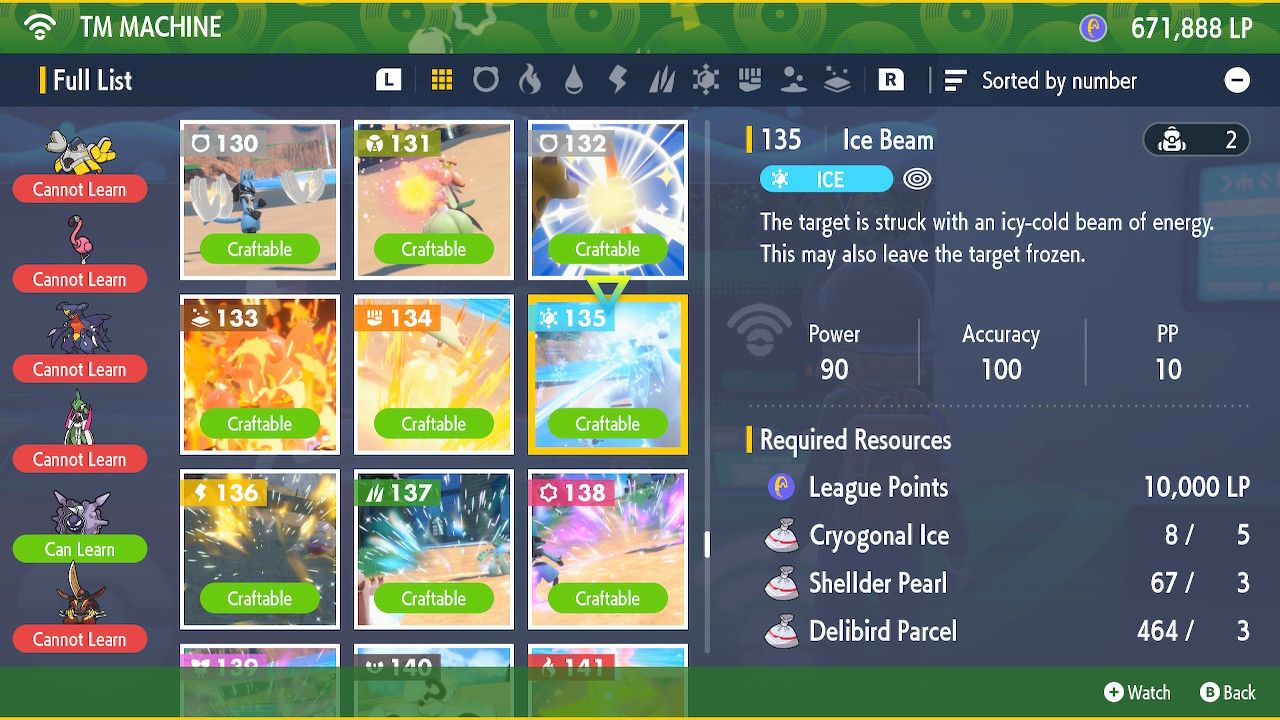Filter TMs by the Water type icon
Image resolution: width=1280 pixels, height=720 pixels.
pyautogui.click(x=573, y=80)
